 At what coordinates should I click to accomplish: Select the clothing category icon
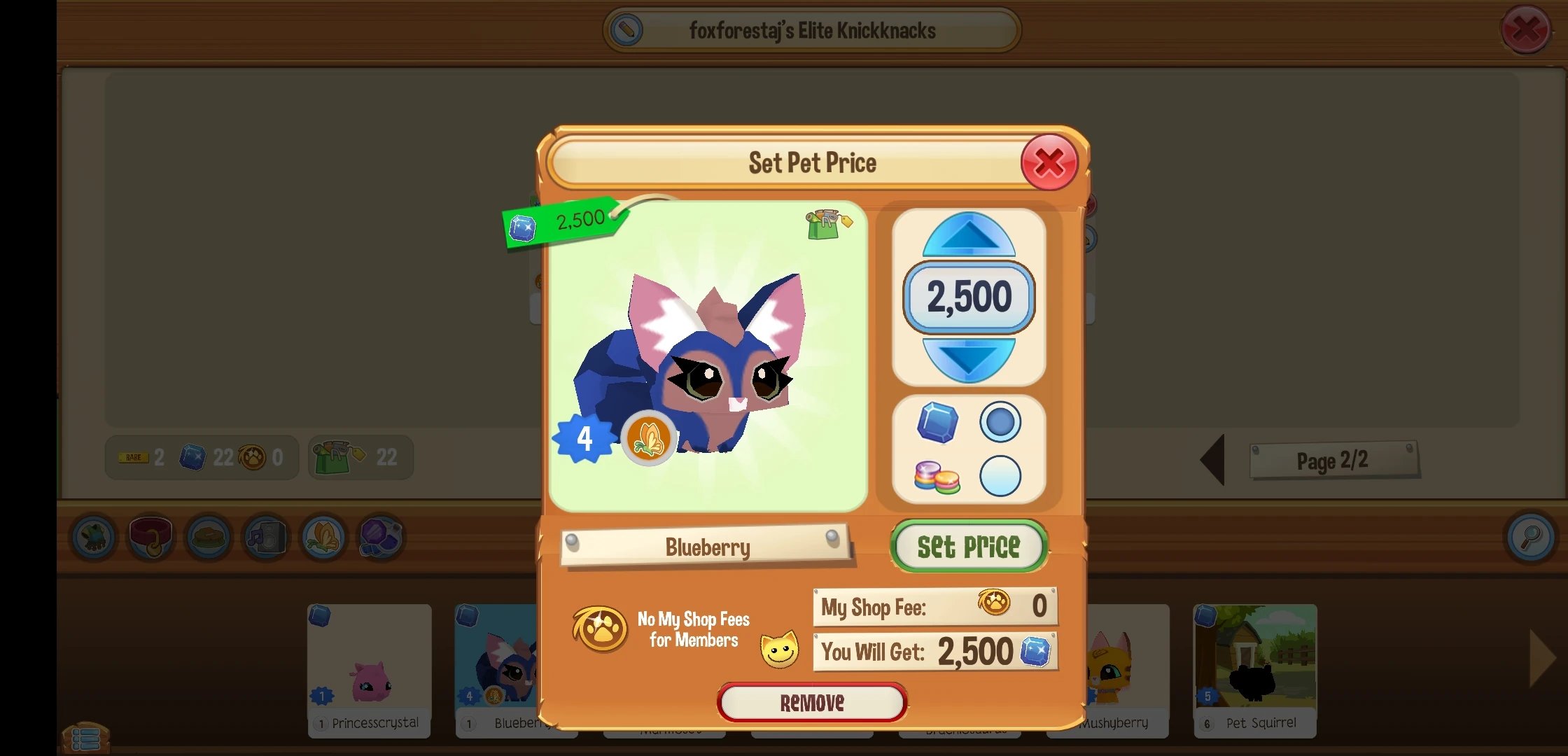pos(93,538)
